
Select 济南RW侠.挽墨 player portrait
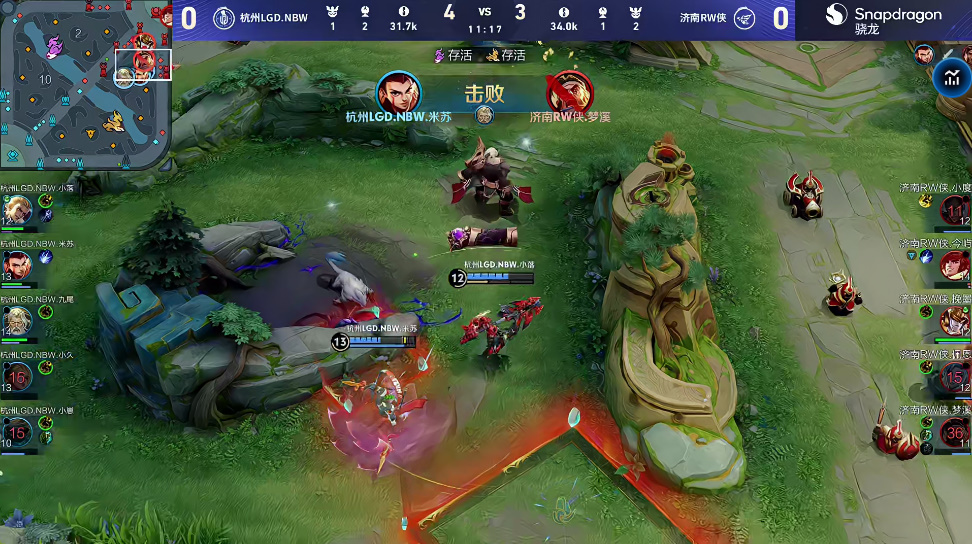(955, 321)
